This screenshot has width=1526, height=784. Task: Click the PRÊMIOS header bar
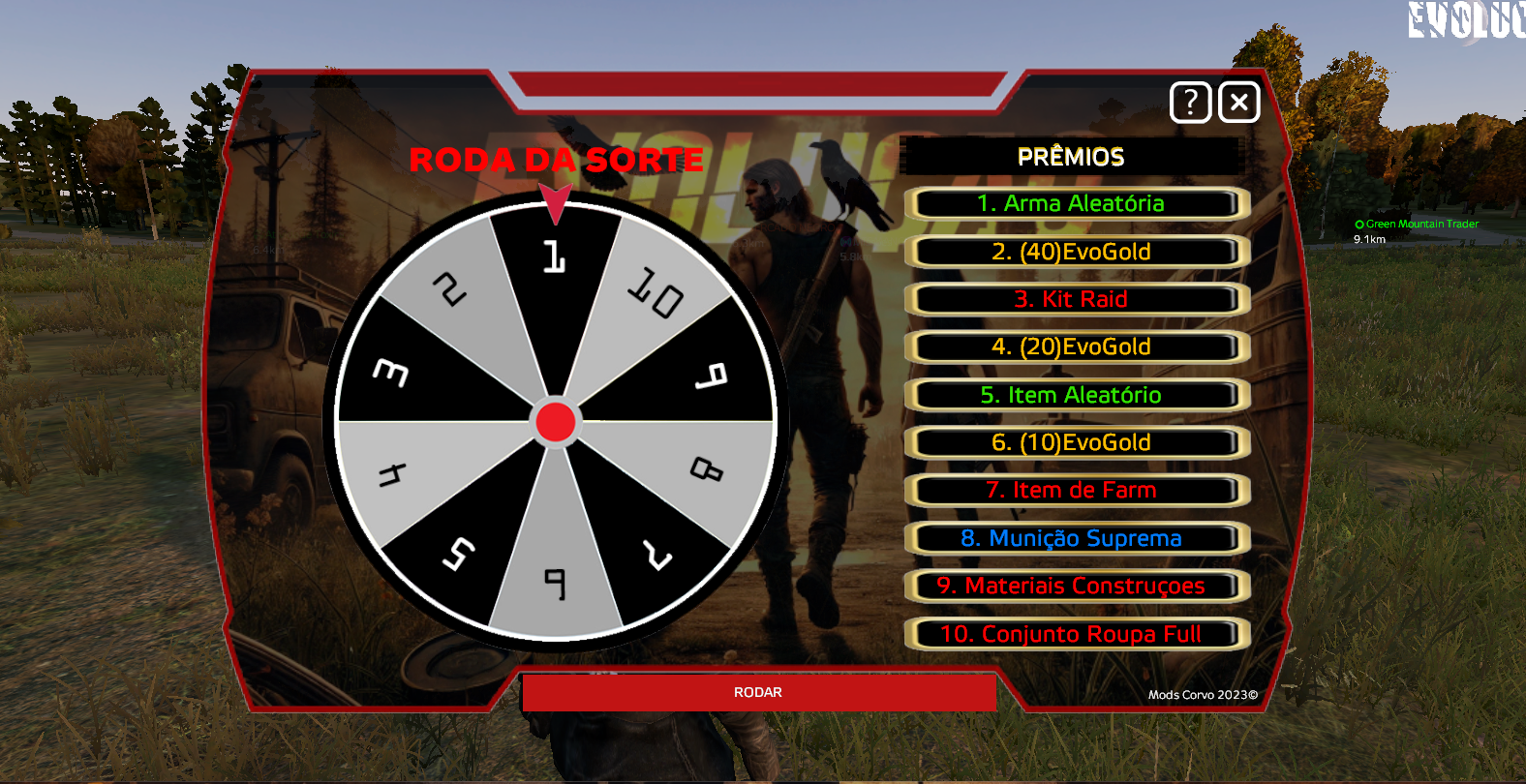coord(1072,156)
